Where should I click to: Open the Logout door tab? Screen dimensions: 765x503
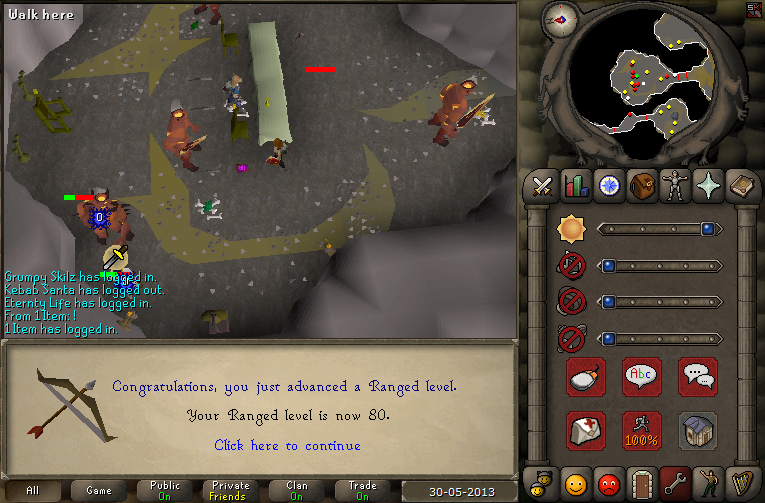(642, 484)
